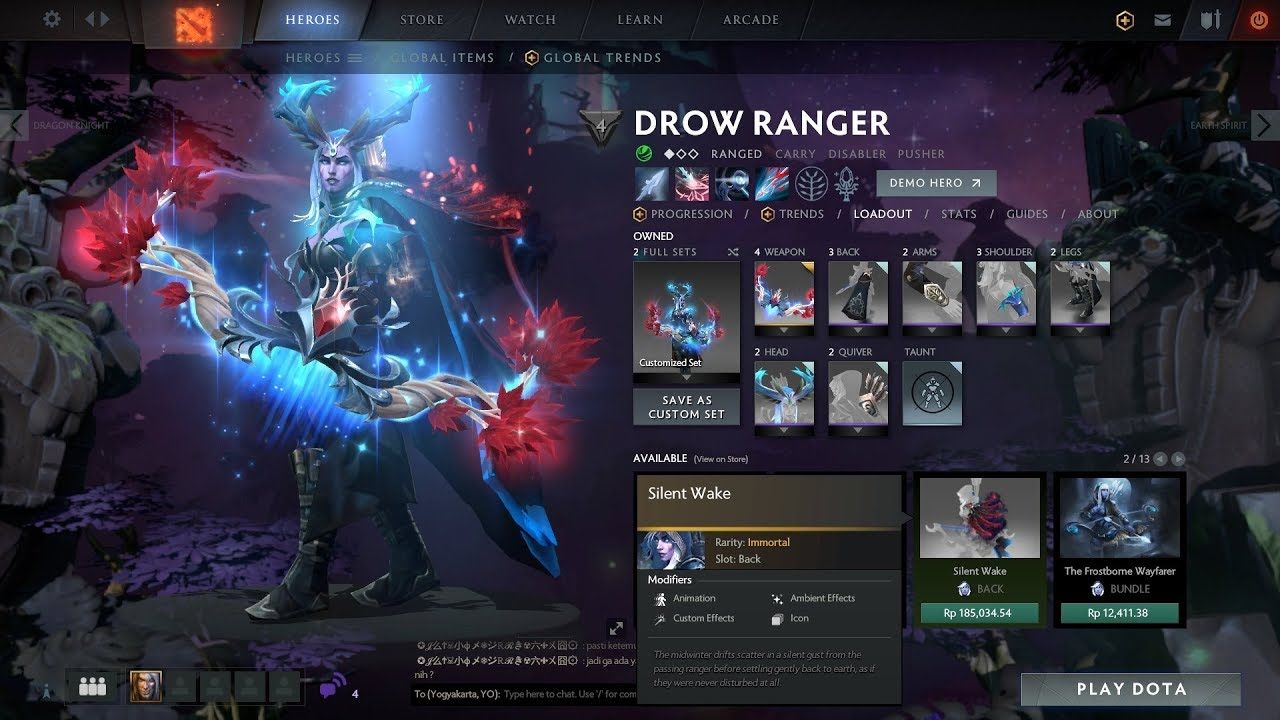
Task: Show the Guides section
Action: 1027,214
